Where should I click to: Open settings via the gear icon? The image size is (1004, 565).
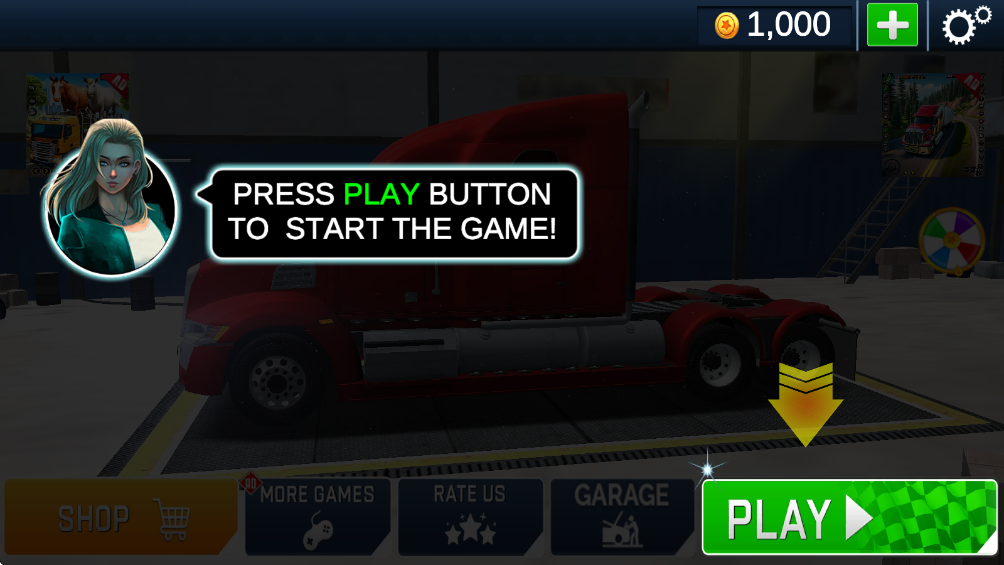(x=965, y=25)
